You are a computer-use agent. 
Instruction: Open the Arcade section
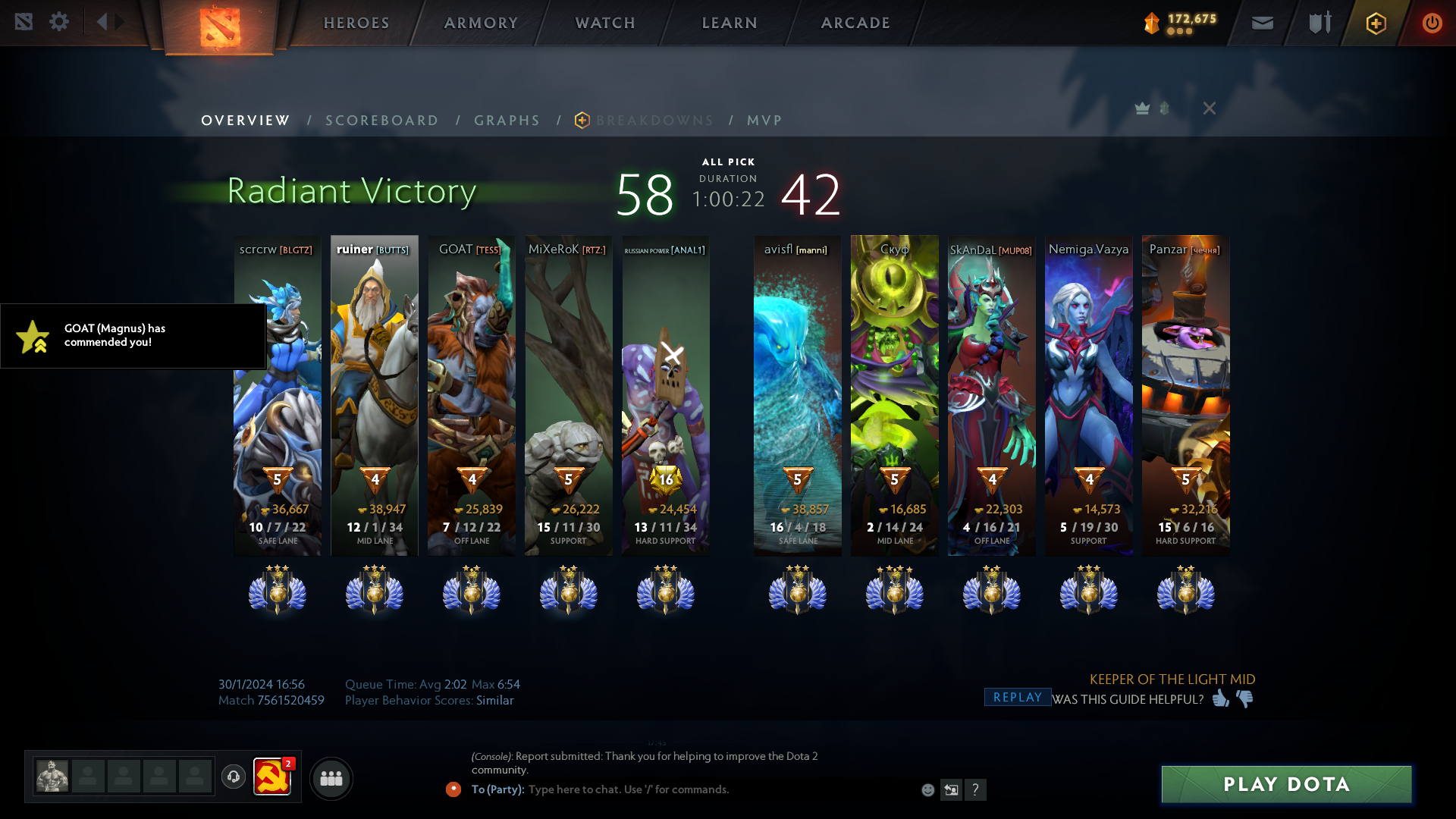(x=855, y=23)
